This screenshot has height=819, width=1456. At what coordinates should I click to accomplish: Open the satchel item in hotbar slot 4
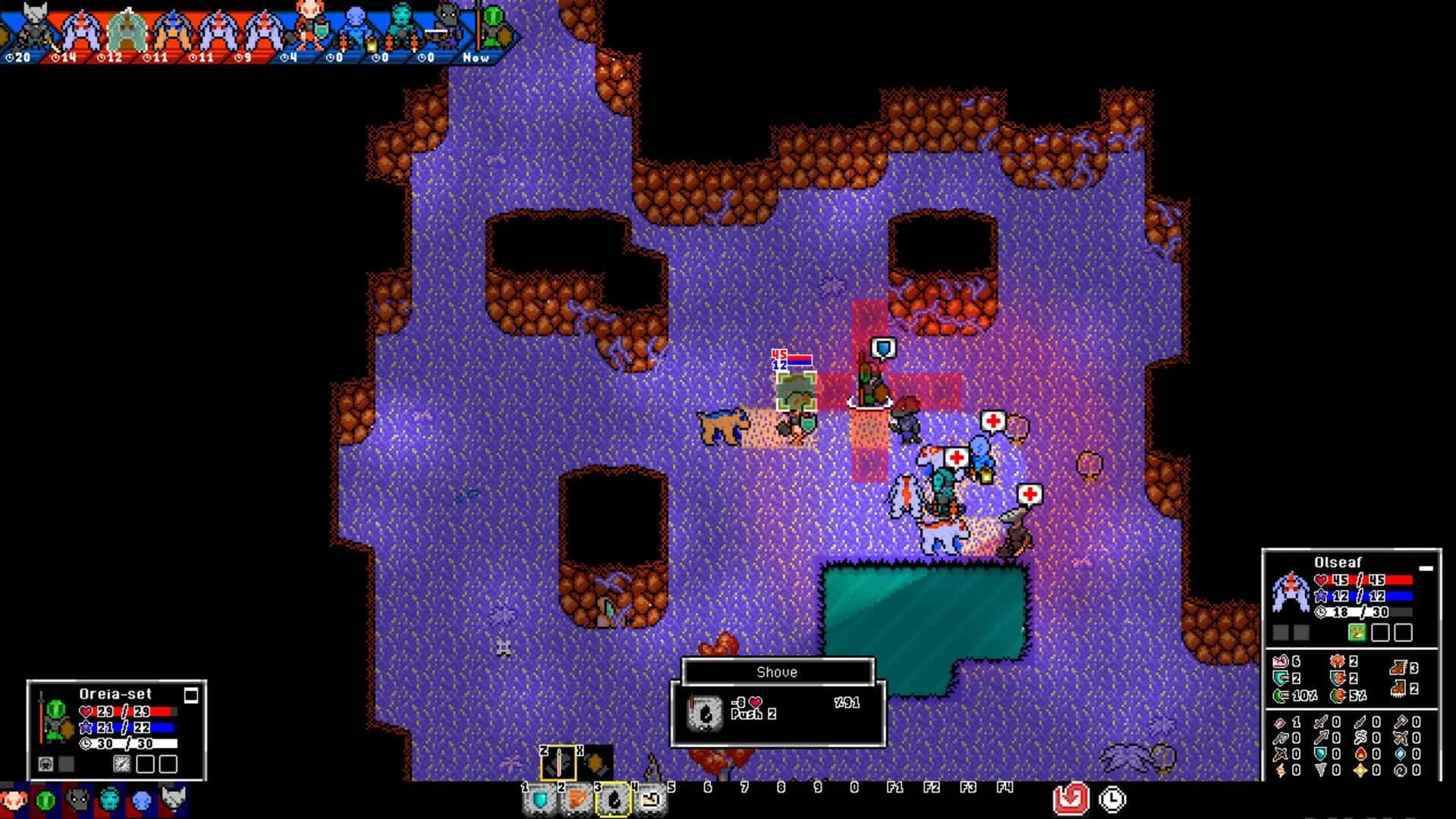click(x=650, y=799)
